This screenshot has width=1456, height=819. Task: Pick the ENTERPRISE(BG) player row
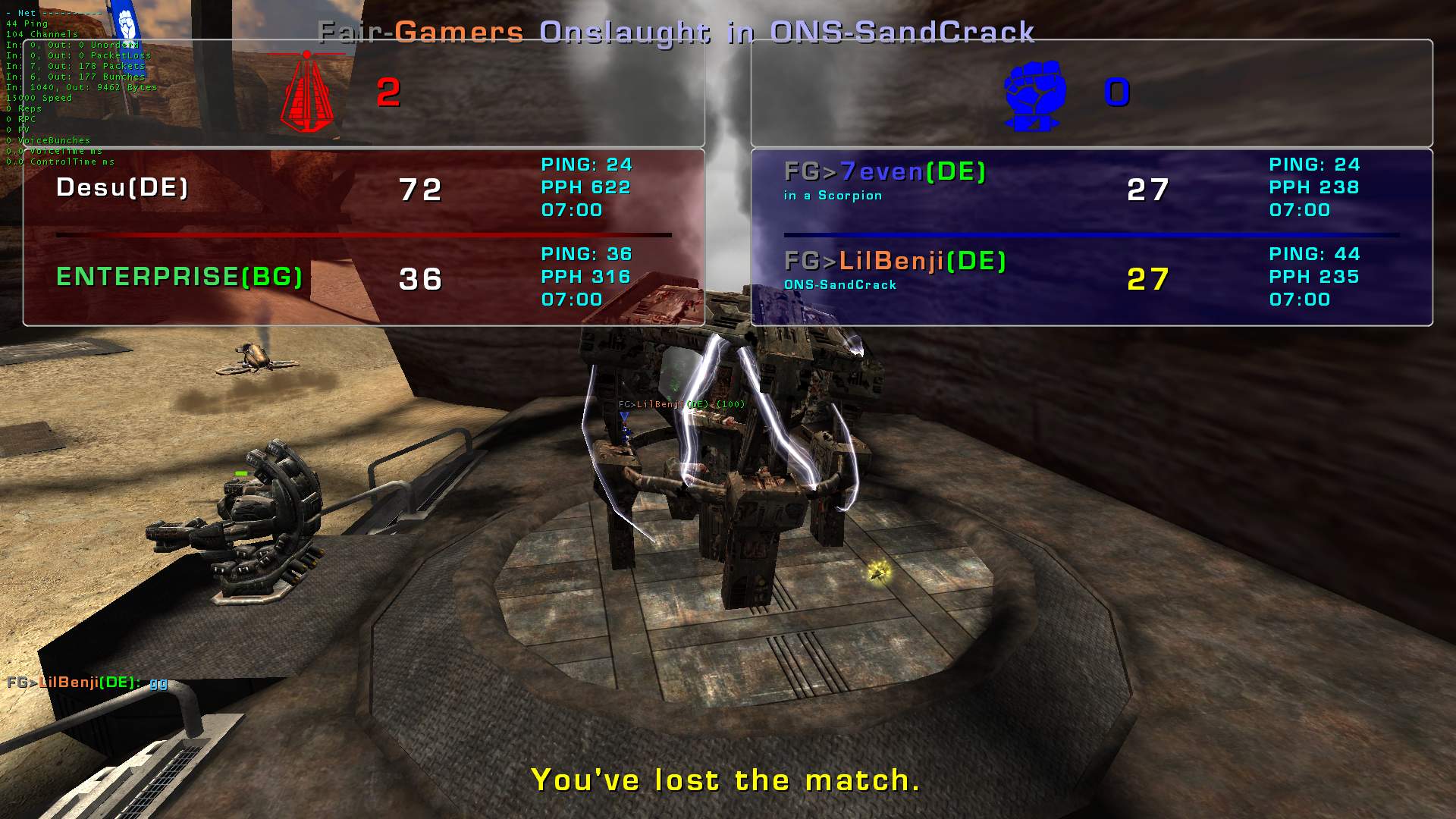point(179,278)
